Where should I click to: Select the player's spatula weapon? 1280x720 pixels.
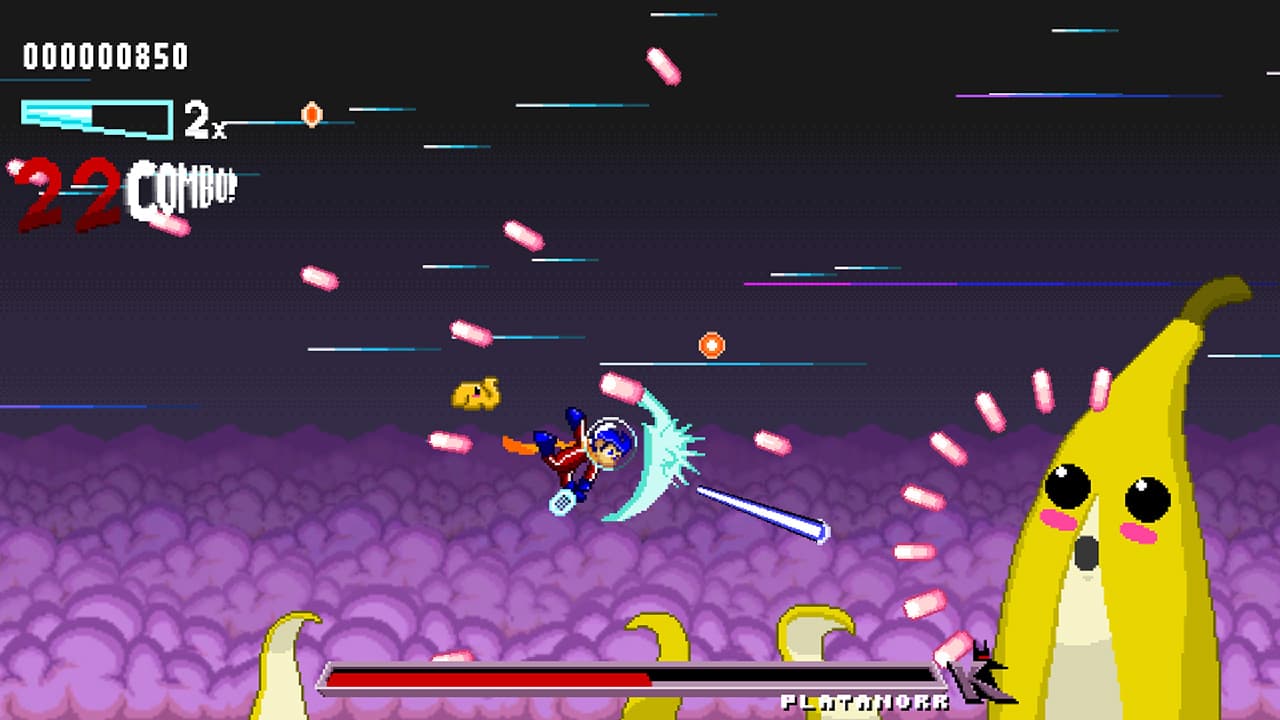point(563,500)
